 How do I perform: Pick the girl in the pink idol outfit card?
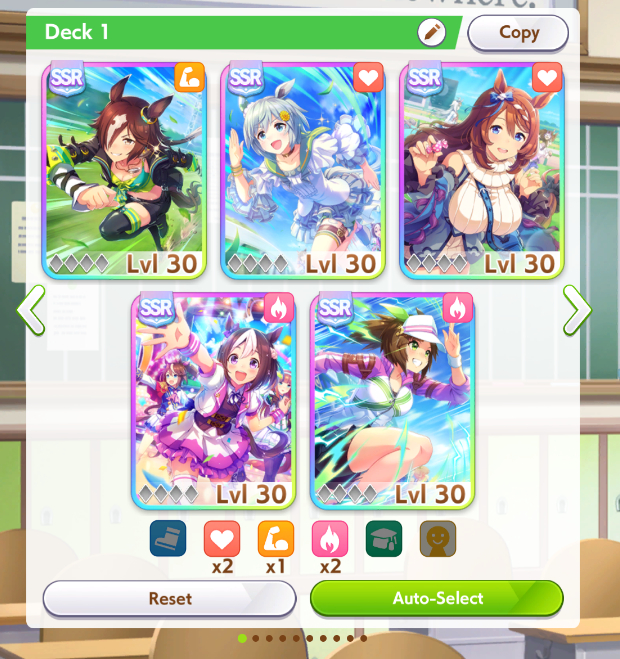[x=213, y=400]
